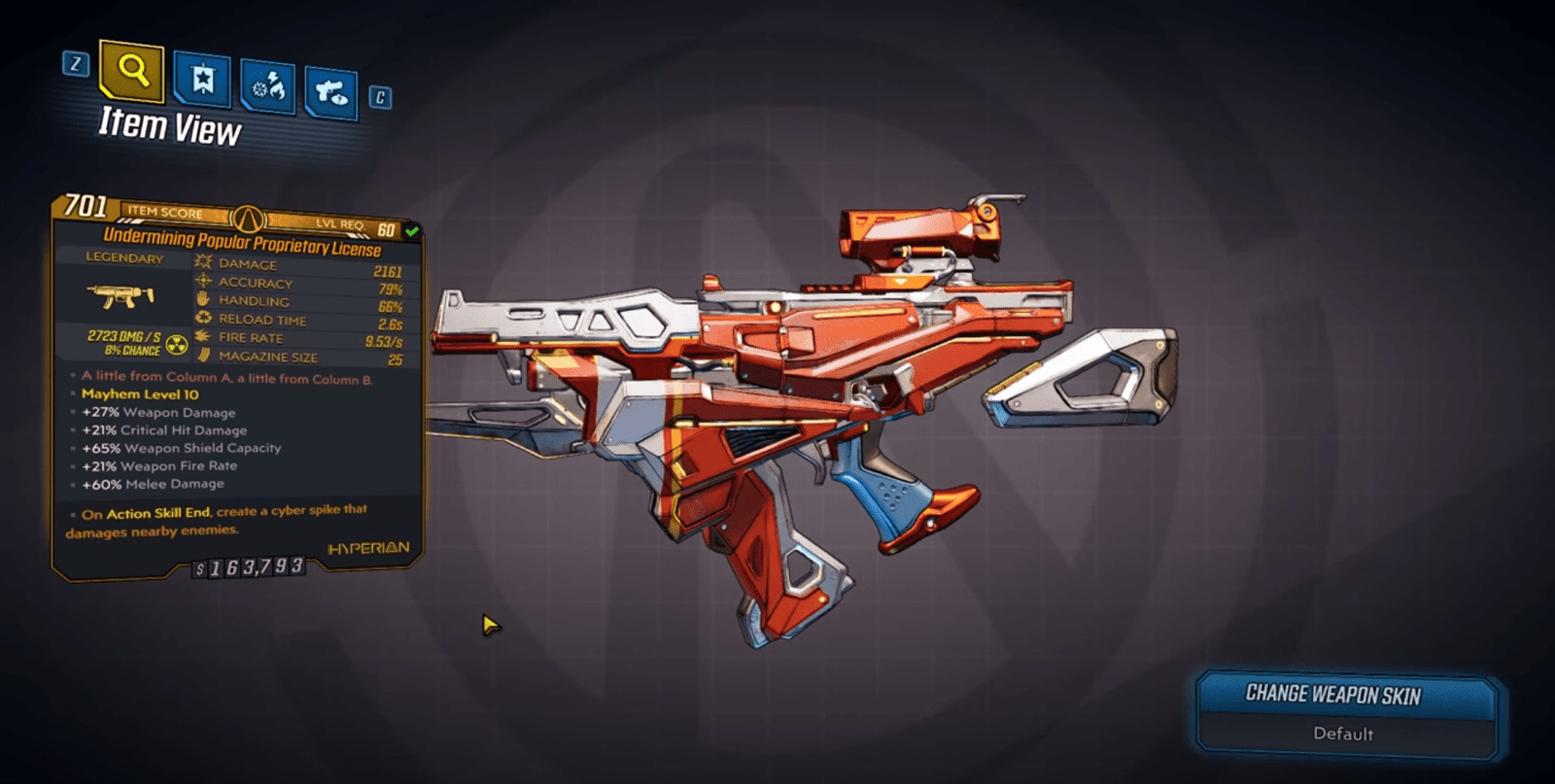Open the flag banner customization tab
1555x784 pixels.
[x=202, y=78]
